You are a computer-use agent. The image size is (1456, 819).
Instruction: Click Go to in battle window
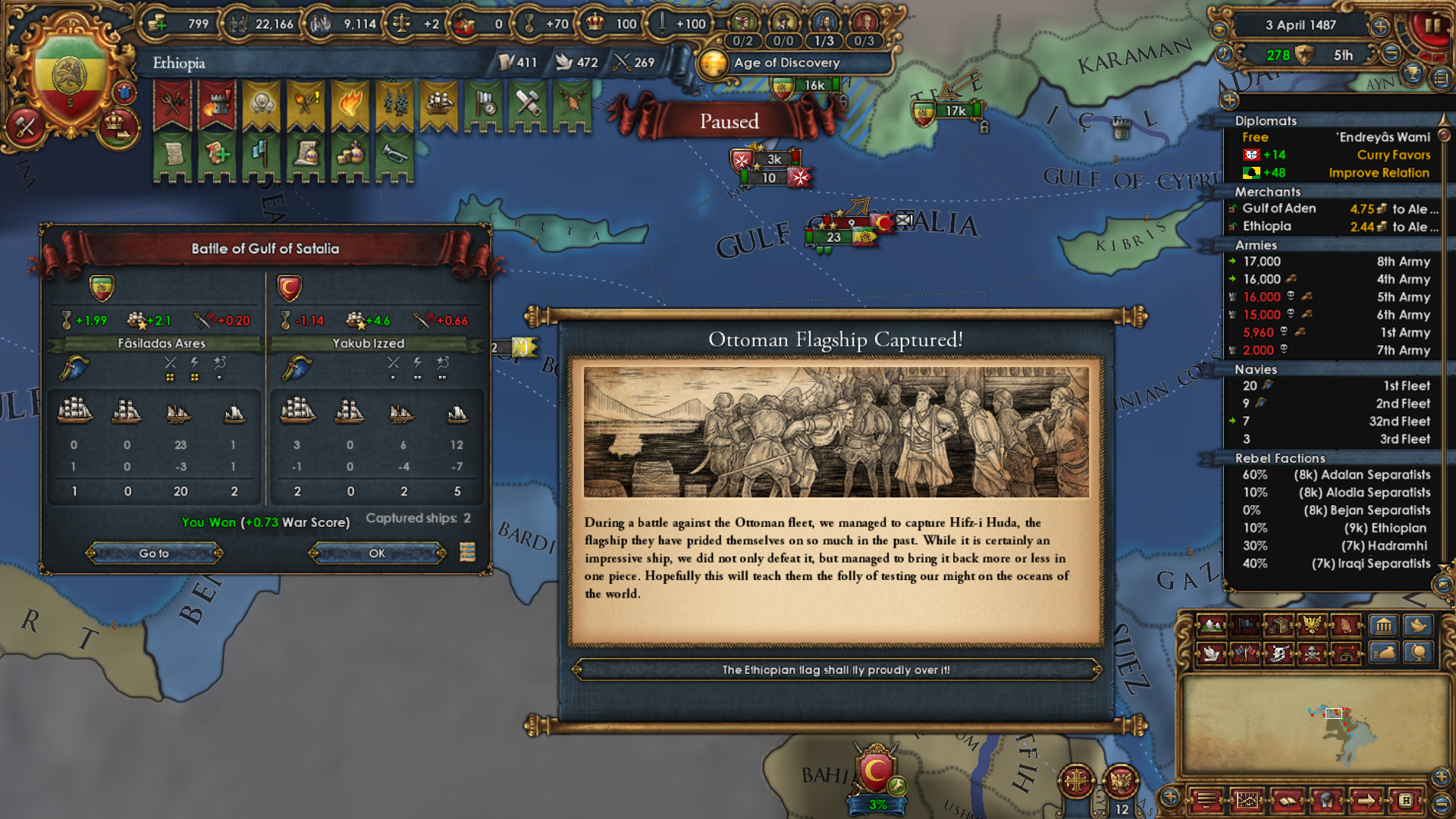click(154, 554)
